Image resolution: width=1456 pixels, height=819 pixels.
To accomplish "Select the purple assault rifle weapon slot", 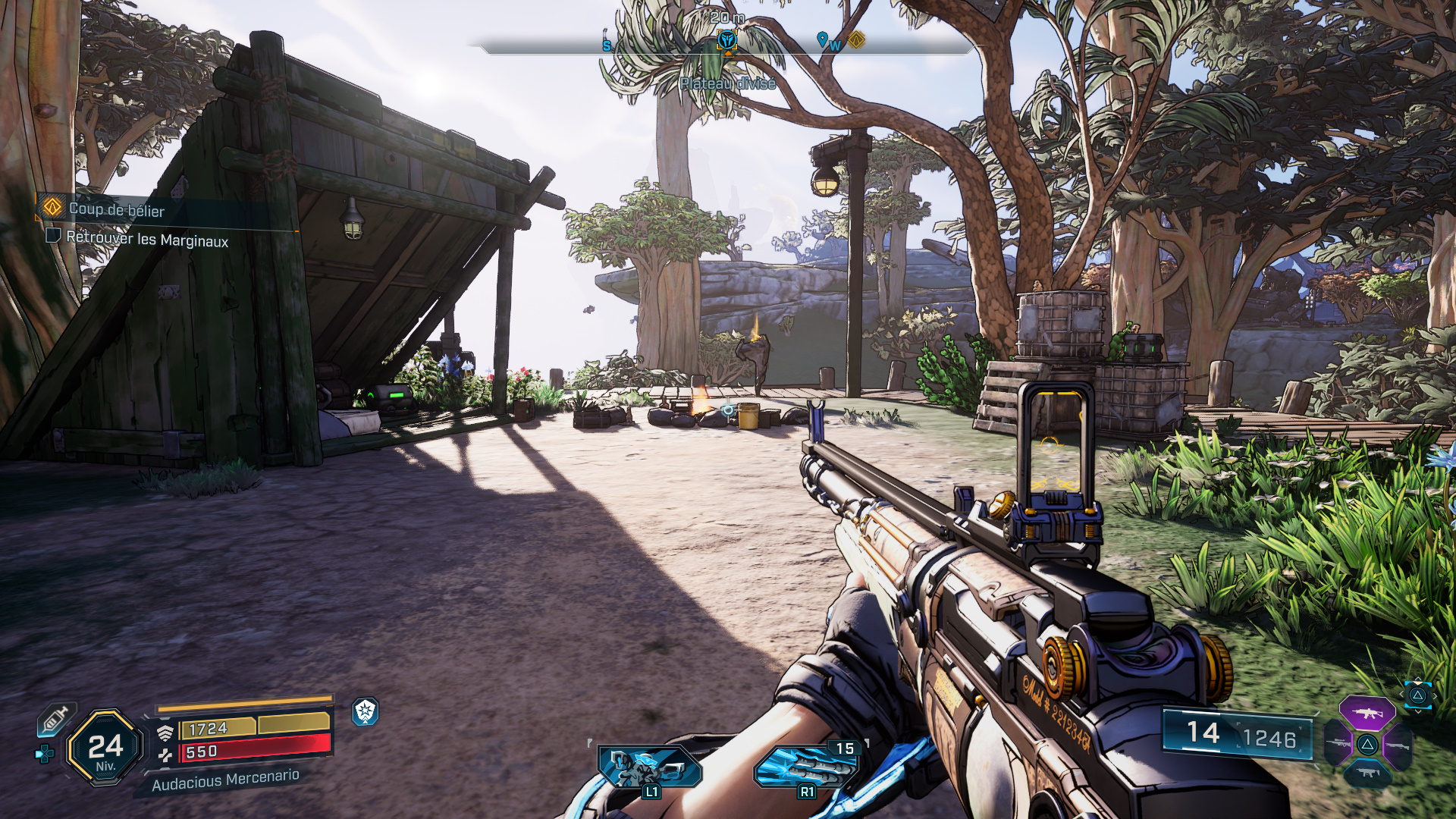I will (1367, 714).
